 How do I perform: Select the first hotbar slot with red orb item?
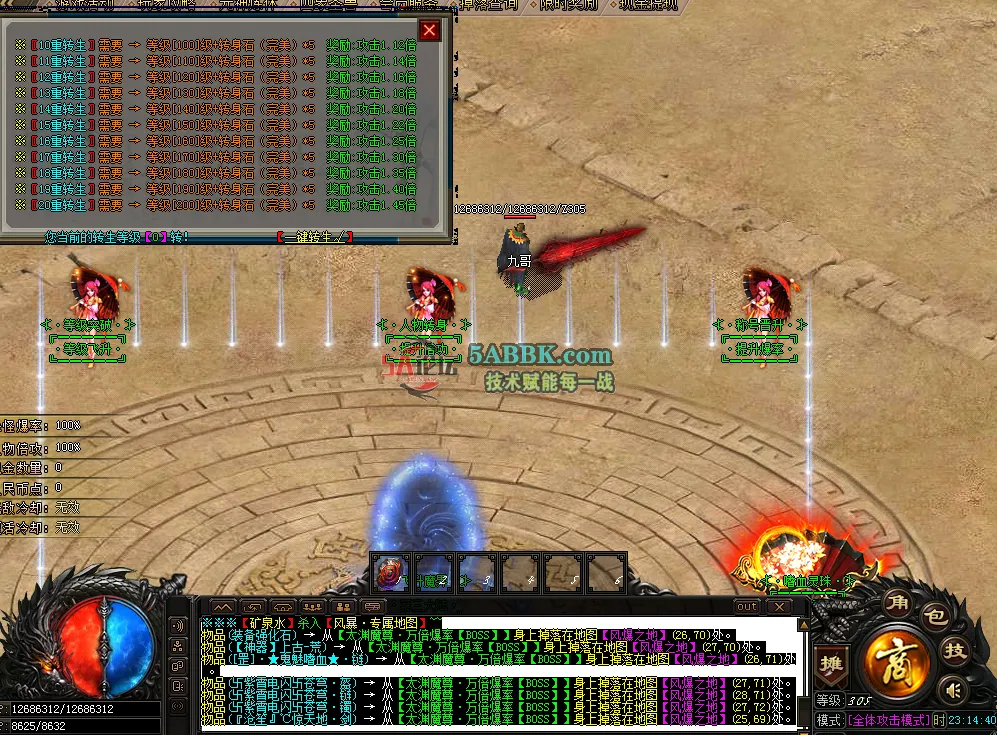click(x=391, y=572)
